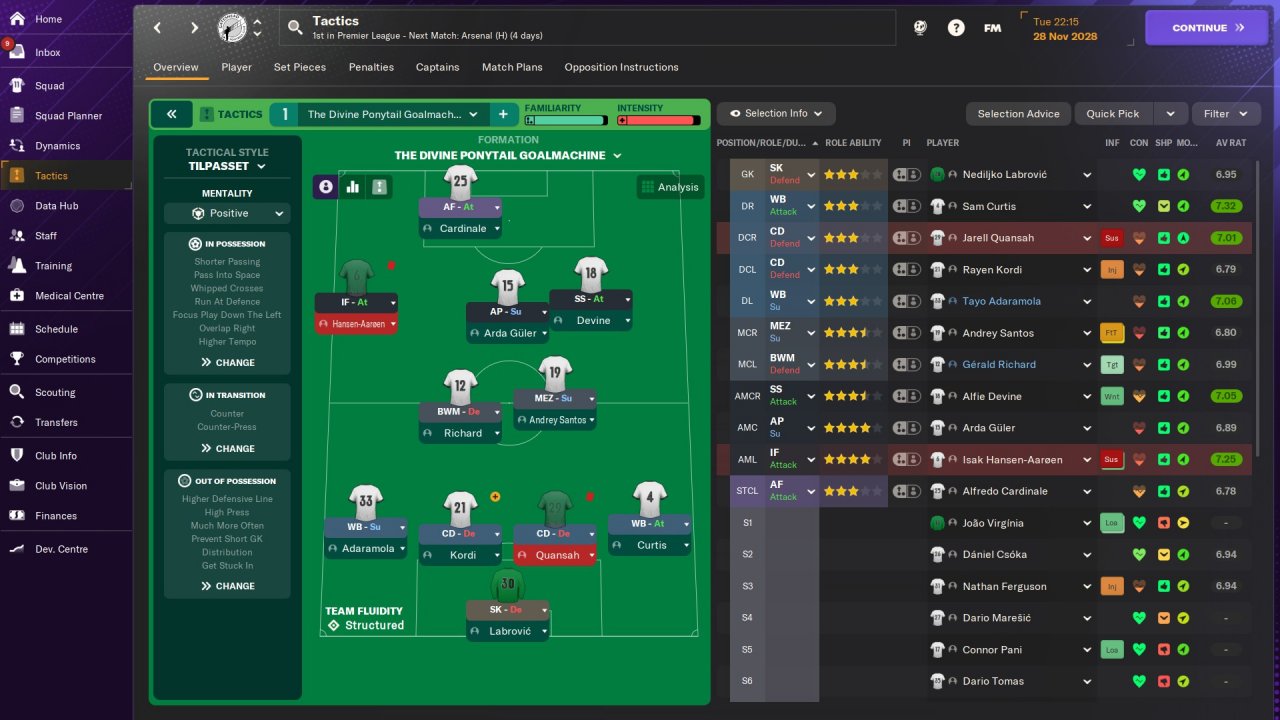Add a new tactic with plus button
This screenshot has height=720, width=1280.
pos(503,114)
